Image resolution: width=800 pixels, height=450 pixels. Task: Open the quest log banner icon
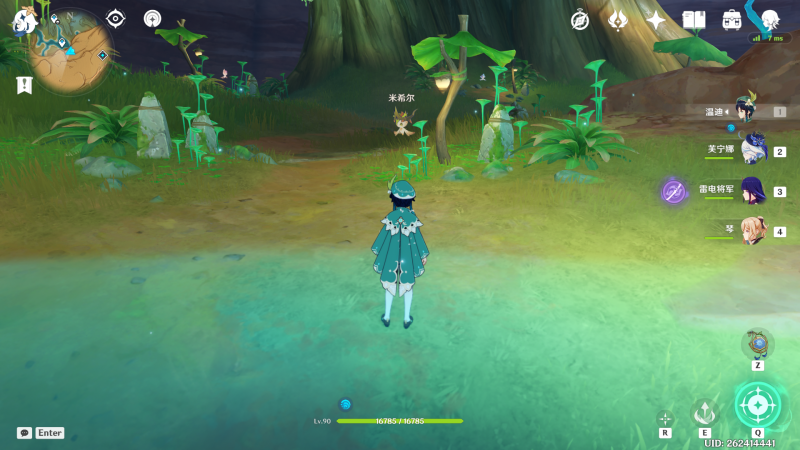pos(24,86)
